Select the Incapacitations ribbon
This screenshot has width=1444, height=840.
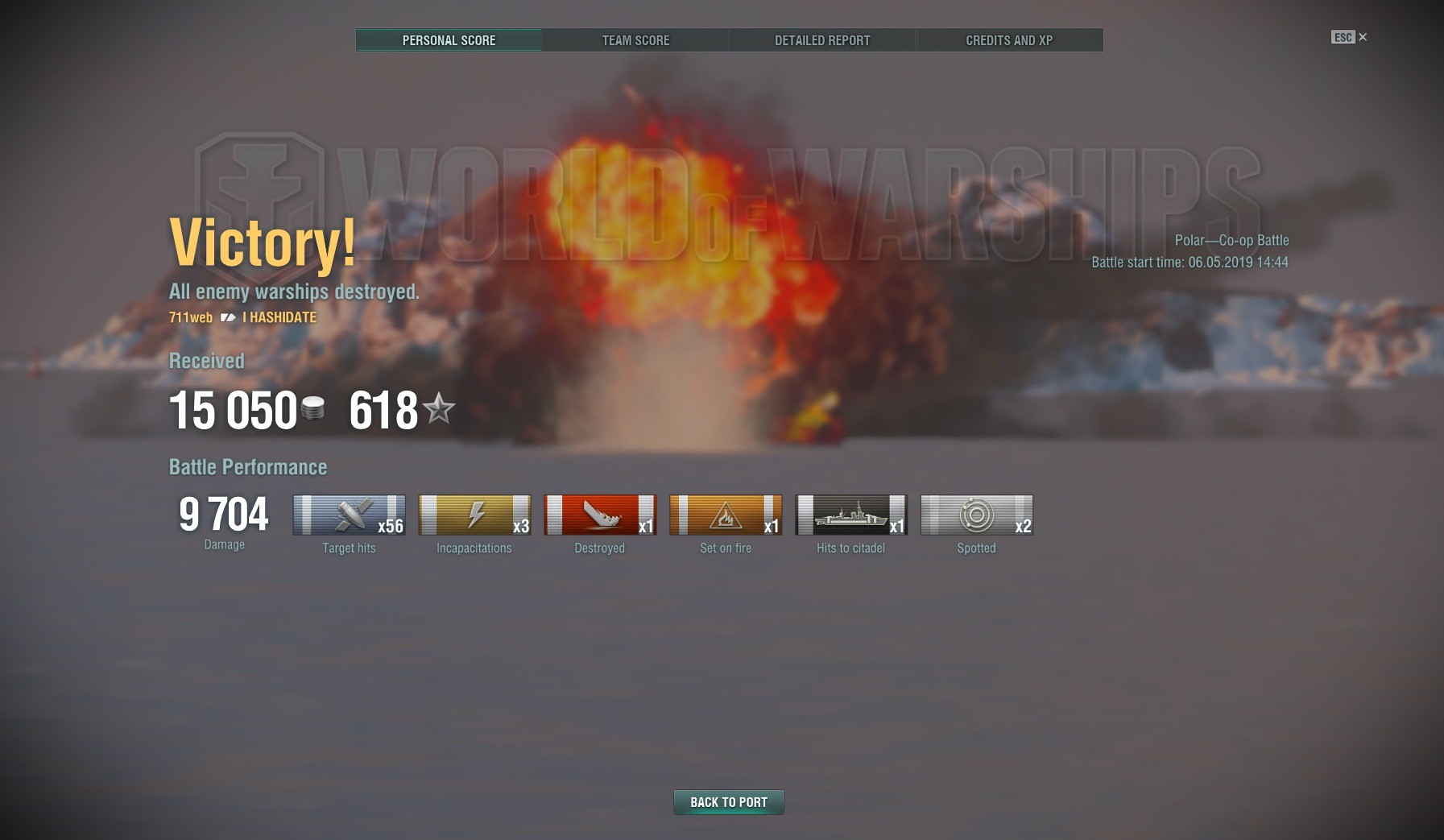coord(475,515)
